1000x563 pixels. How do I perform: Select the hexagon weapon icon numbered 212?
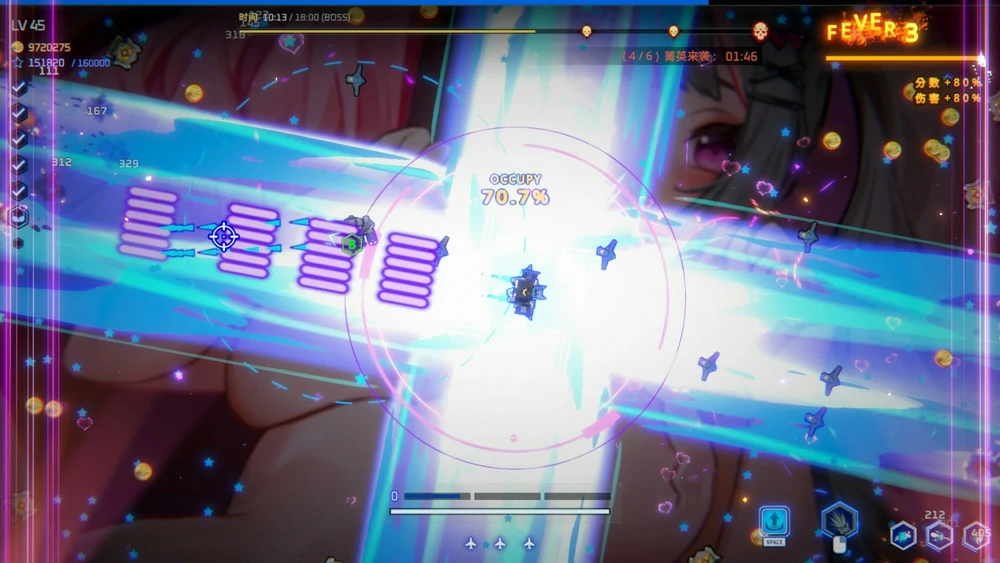(x=938, y=536)
